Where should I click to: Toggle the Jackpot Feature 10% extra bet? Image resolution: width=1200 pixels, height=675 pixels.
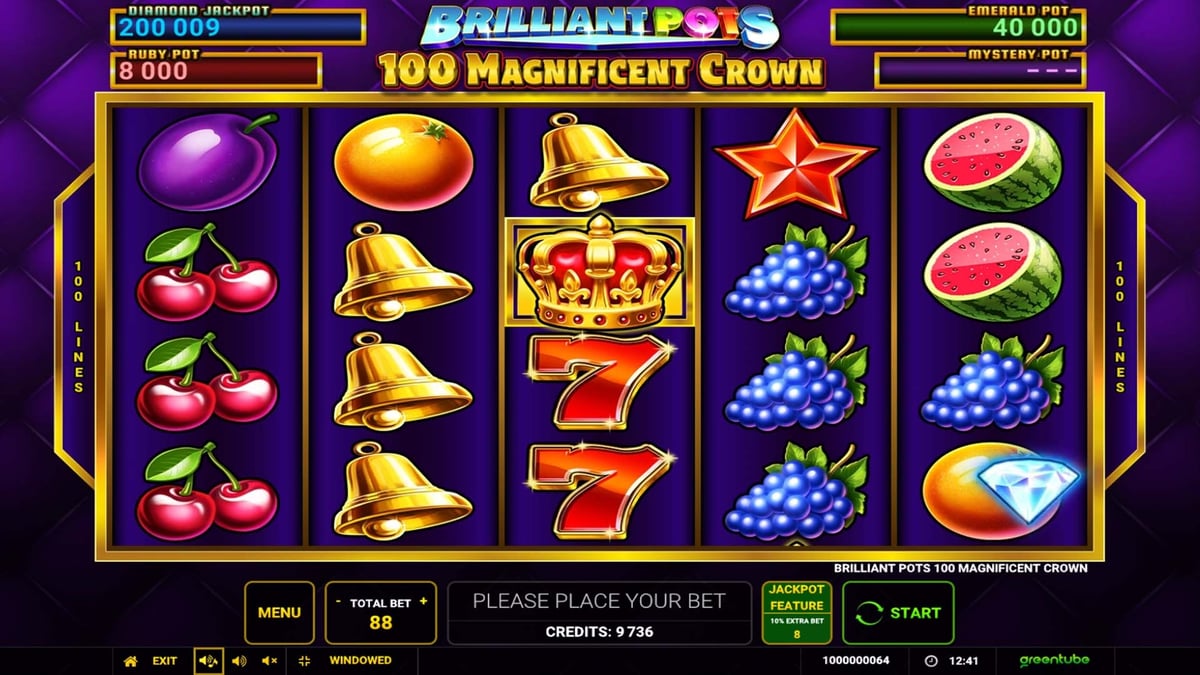pos(796,612)
